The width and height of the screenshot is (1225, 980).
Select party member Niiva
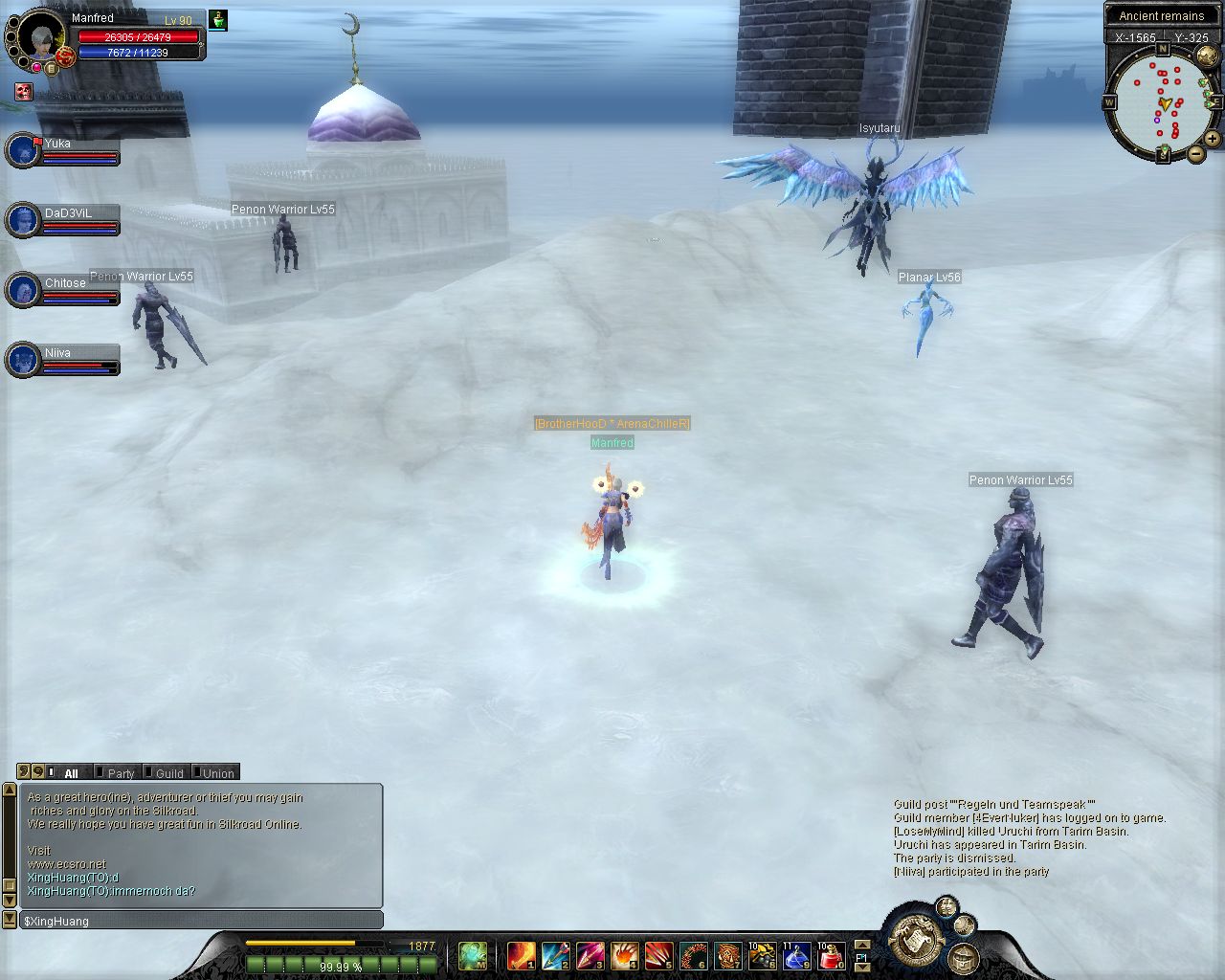pyautogui.click(x=23, y=361)
